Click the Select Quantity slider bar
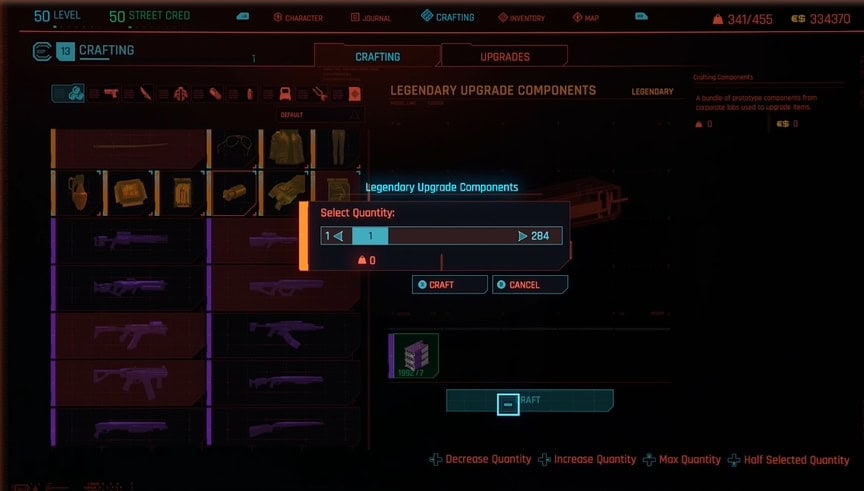 coord(440,236)
